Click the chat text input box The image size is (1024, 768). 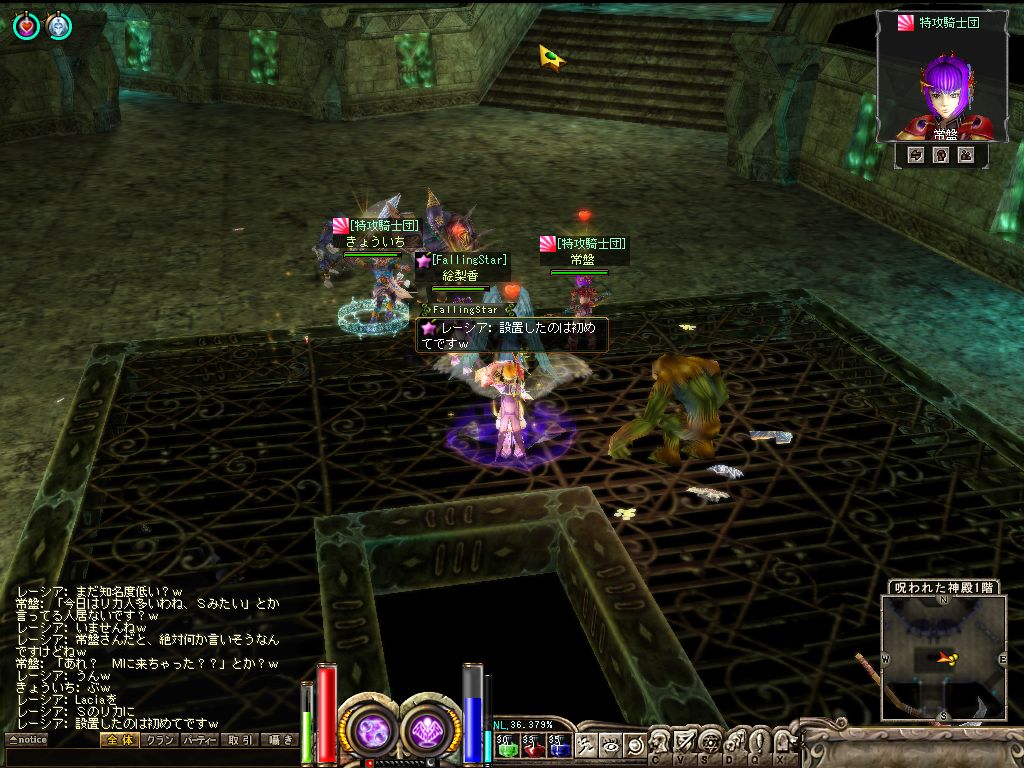pos(150,757)
